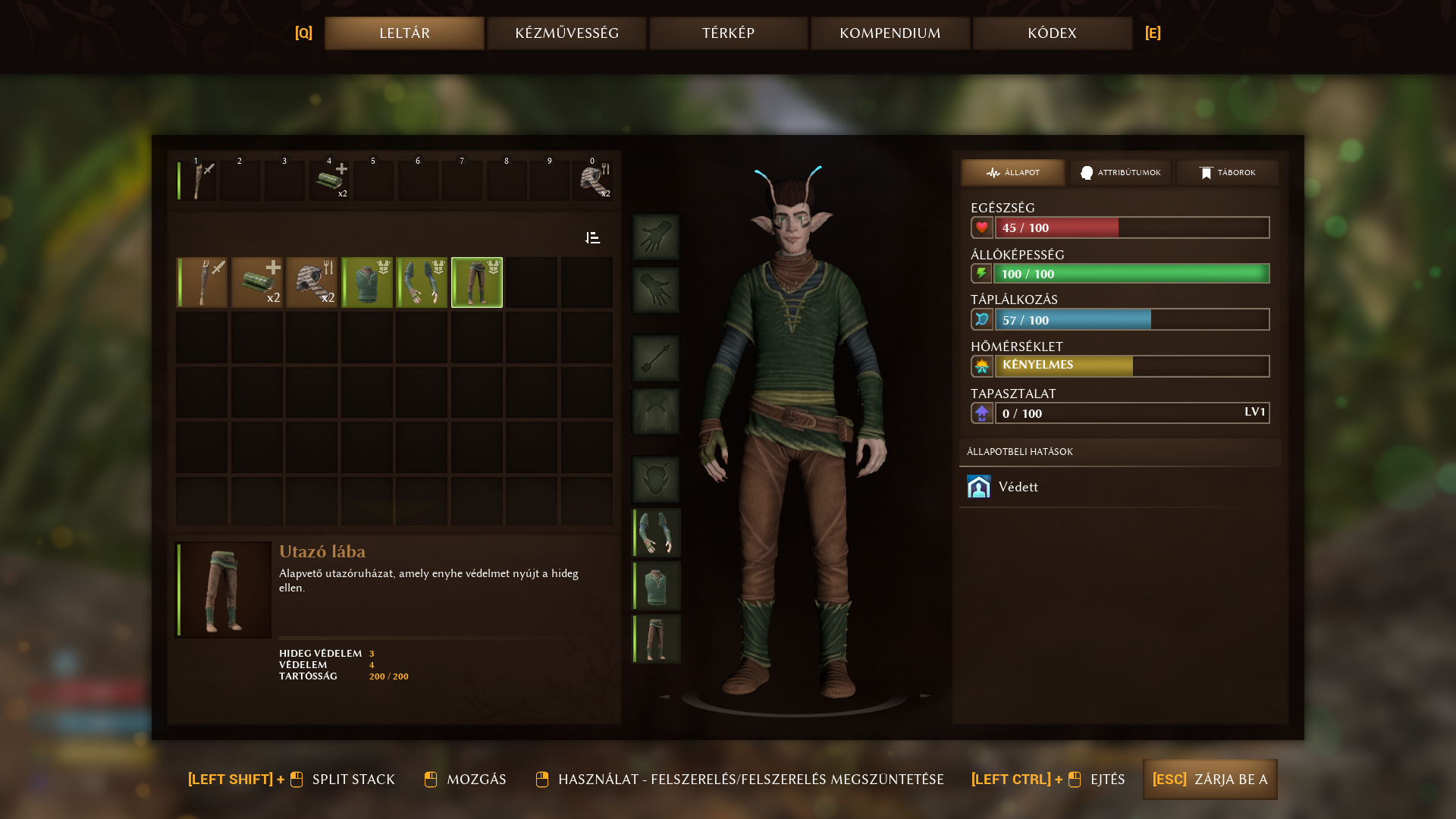
Task: Click the green bandage stack in the inventory grid
Action: (x=257, y=283)
